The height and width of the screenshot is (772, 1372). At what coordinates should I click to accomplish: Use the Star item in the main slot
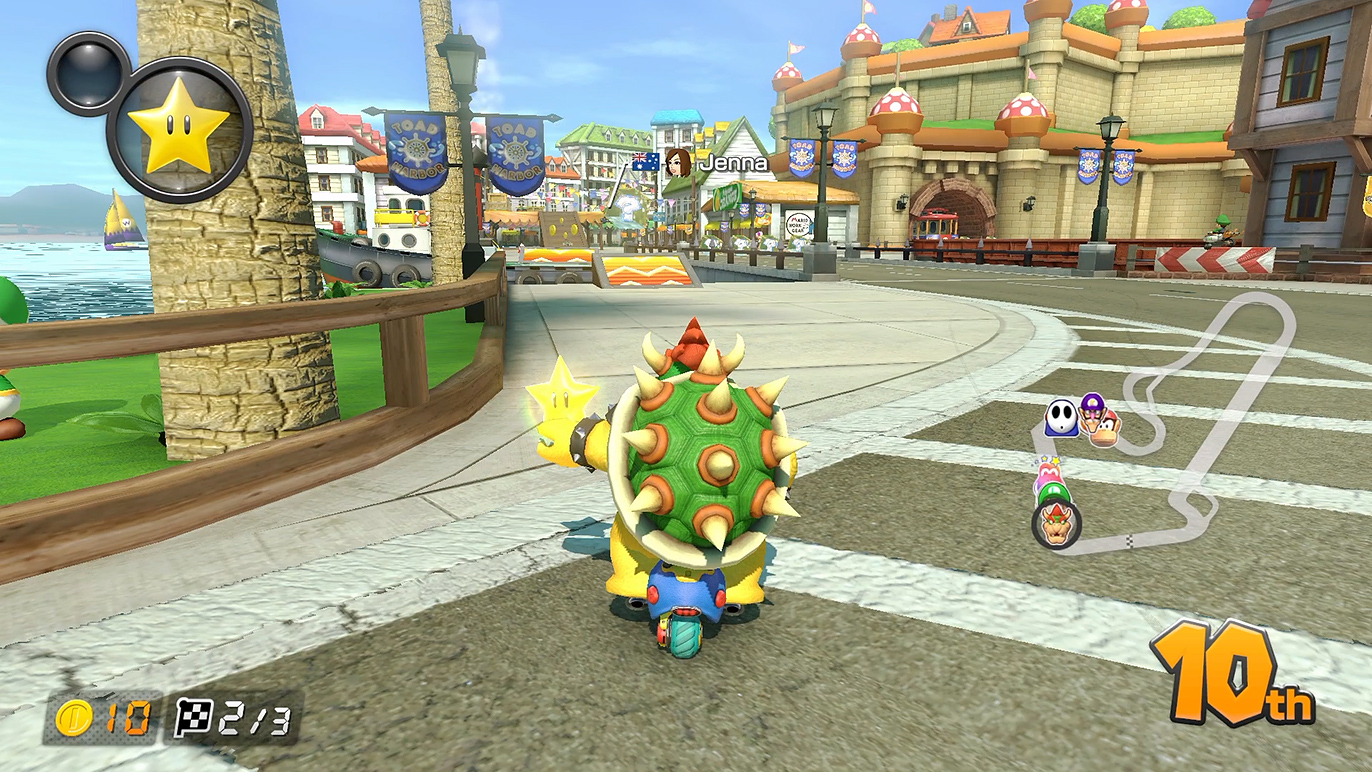(179, 130)
